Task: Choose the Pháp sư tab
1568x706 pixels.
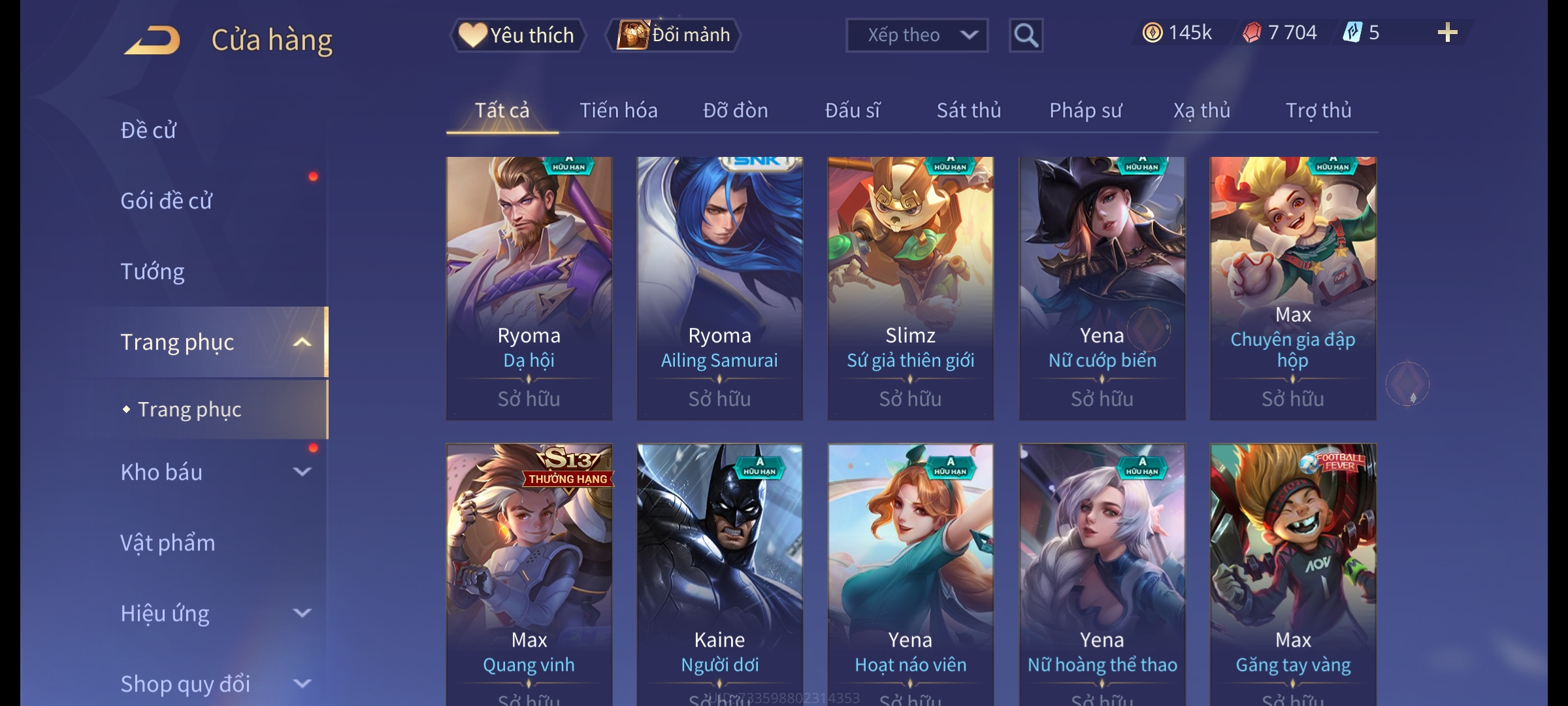Action: 1085,110
